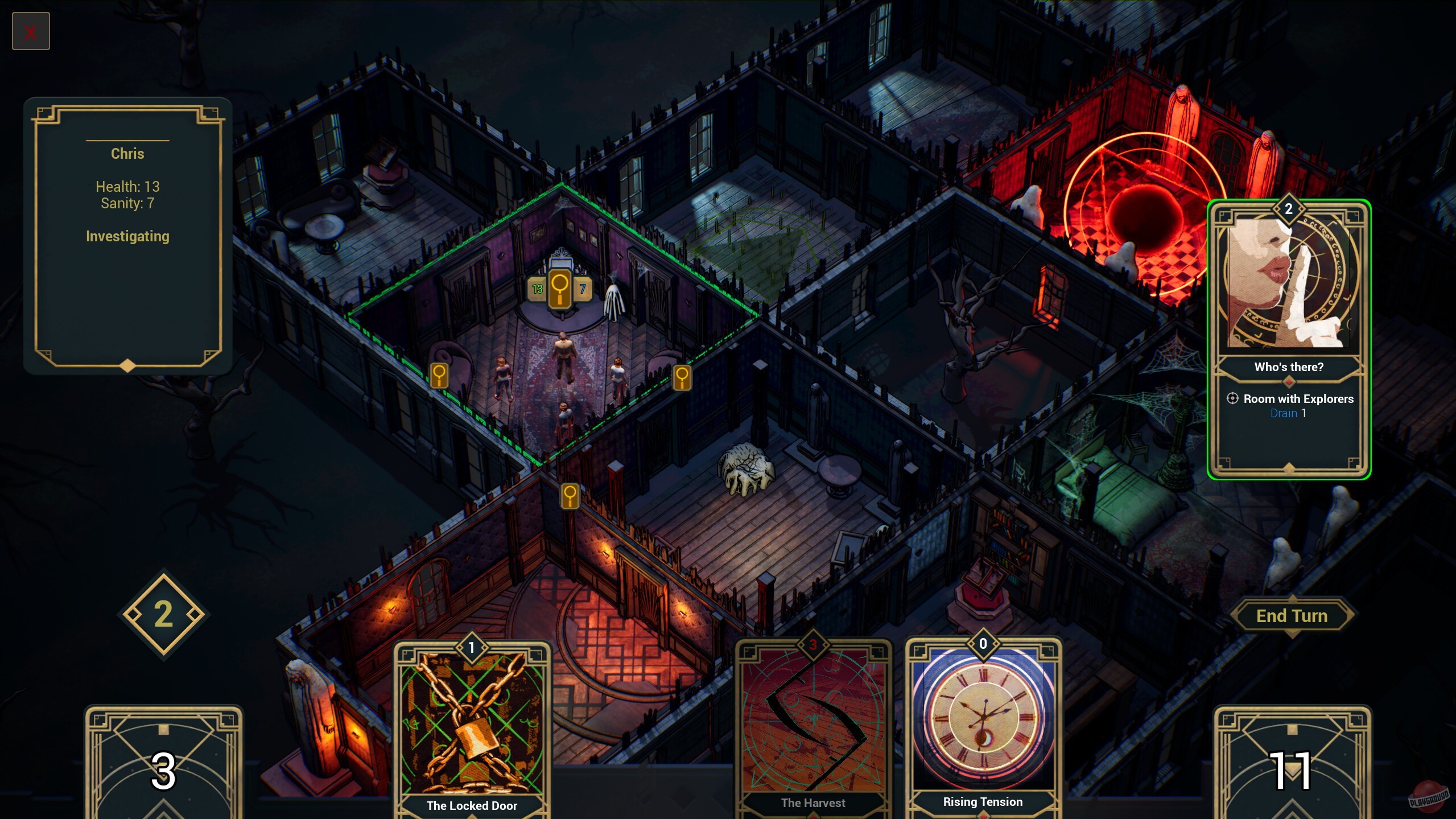Click the blue counter showing 7 on the room token

582,289
